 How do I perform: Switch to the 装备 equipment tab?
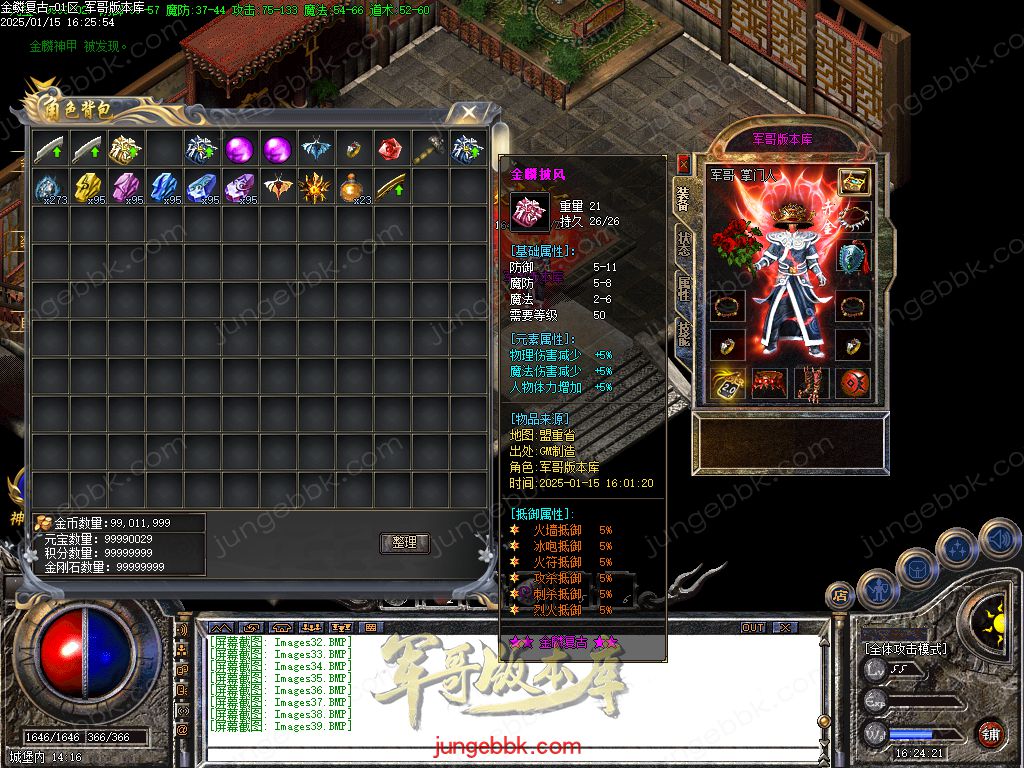click(683, 197)
